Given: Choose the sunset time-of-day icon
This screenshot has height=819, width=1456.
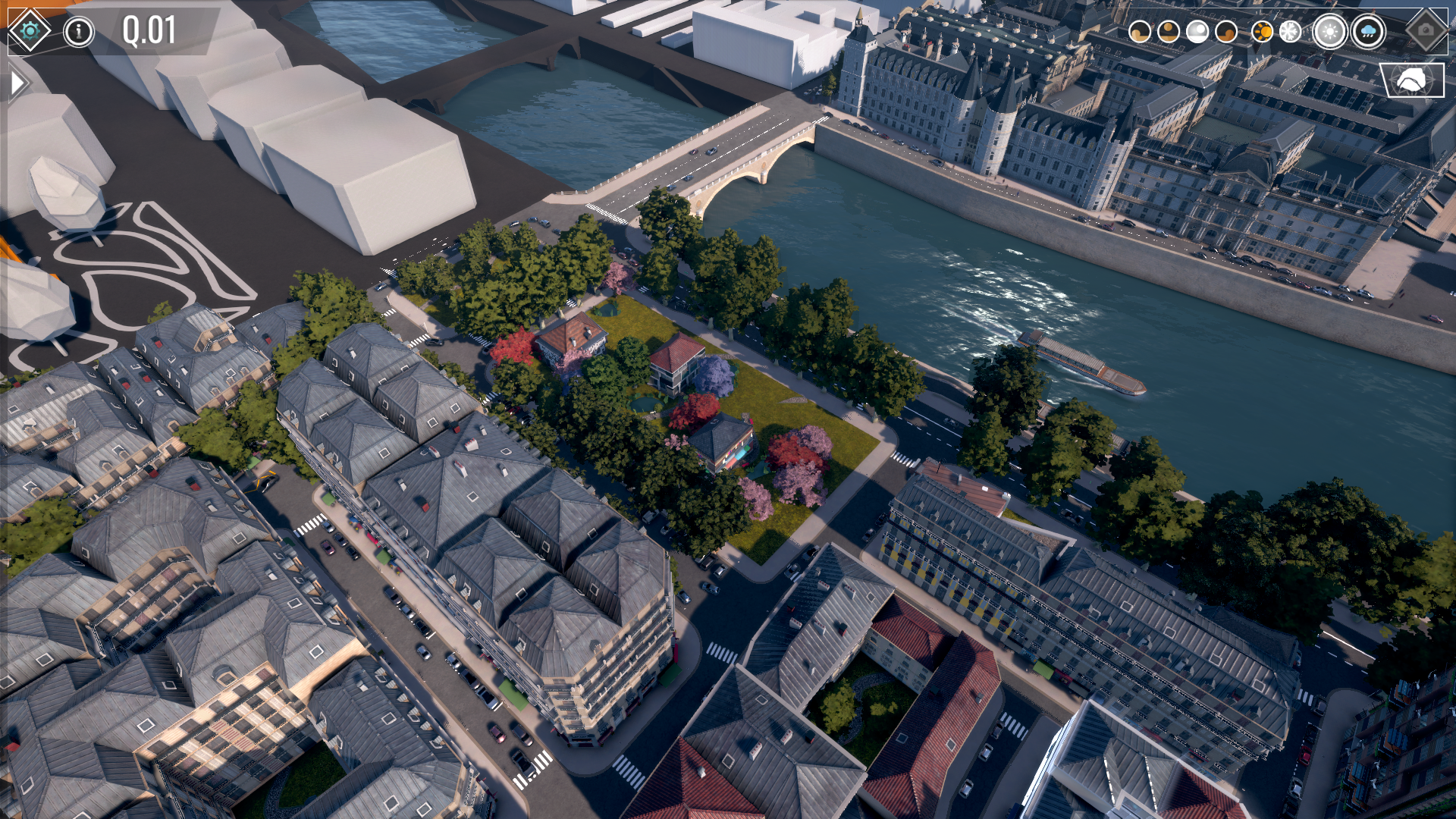Looking at the screenshot, I should pos(1226,32).
